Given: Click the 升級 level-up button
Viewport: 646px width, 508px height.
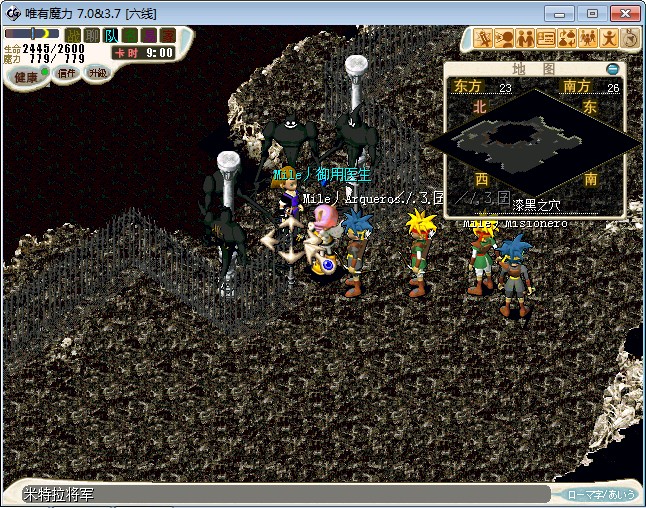Looking at the screenshot, I should pos(97,73).
